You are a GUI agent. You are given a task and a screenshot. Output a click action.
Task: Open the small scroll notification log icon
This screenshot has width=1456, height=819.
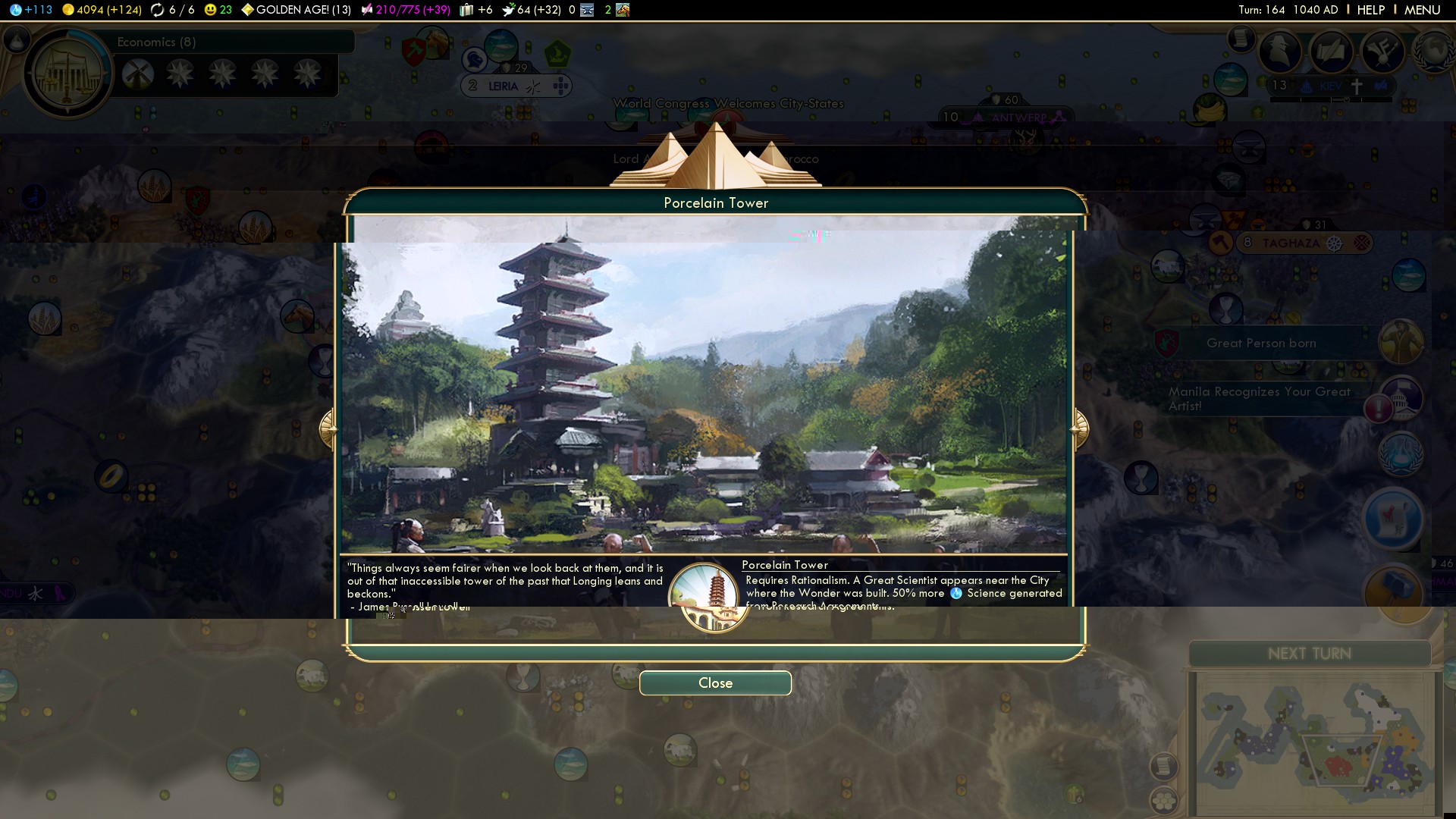(1241, 38)
